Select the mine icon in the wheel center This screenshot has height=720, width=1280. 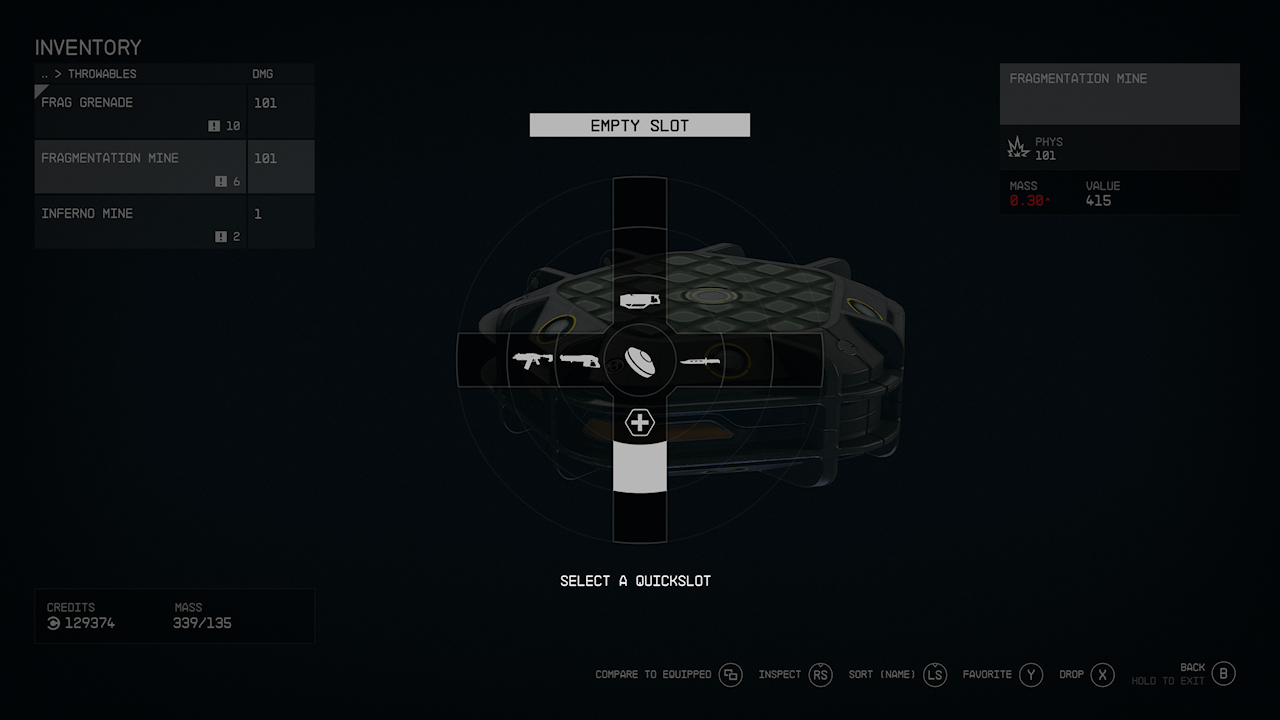pyautogui.click(x=640, y=360)
